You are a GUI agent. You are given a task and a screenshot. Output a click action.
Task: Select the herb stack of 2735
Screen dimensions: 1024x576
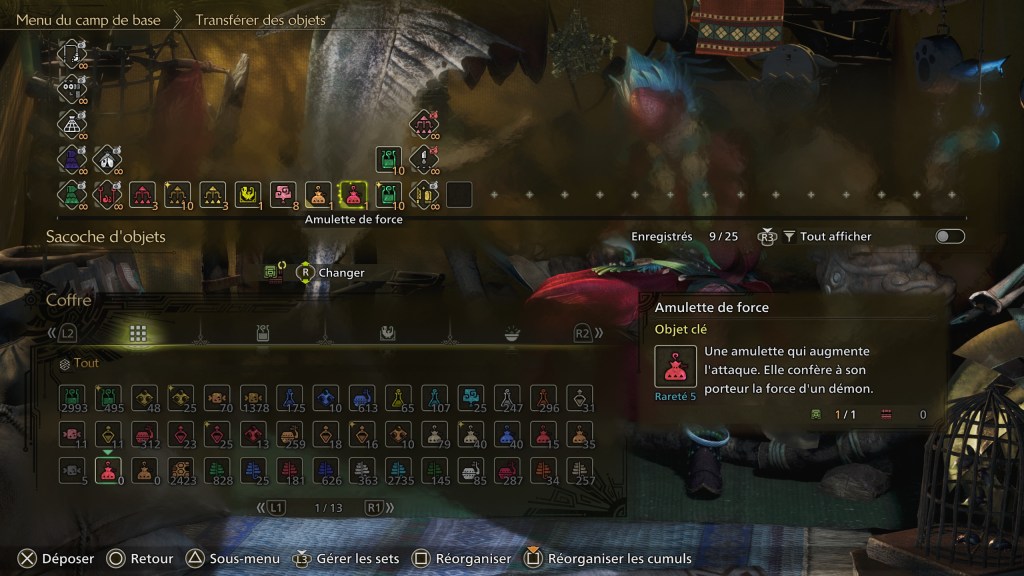point(398,469)
